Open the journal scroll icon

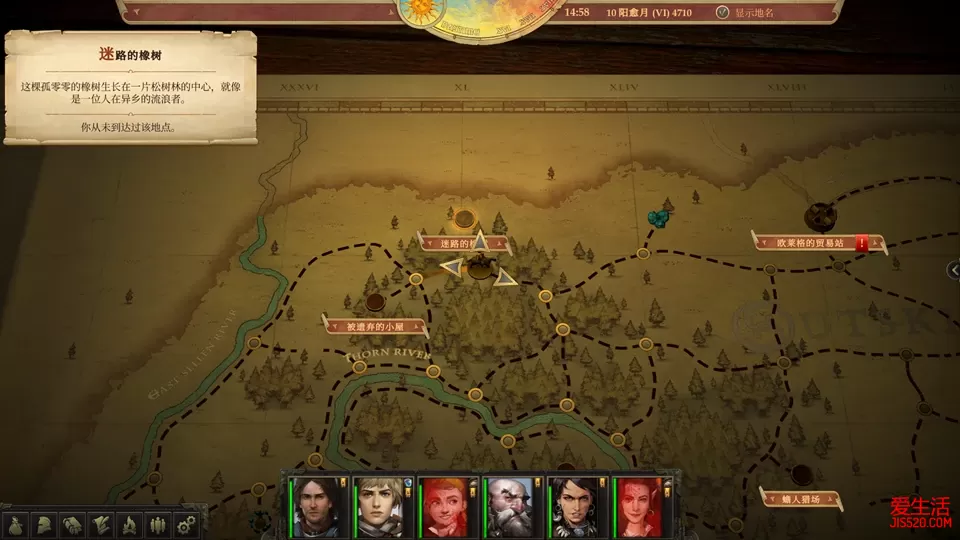tap(73, 523)
